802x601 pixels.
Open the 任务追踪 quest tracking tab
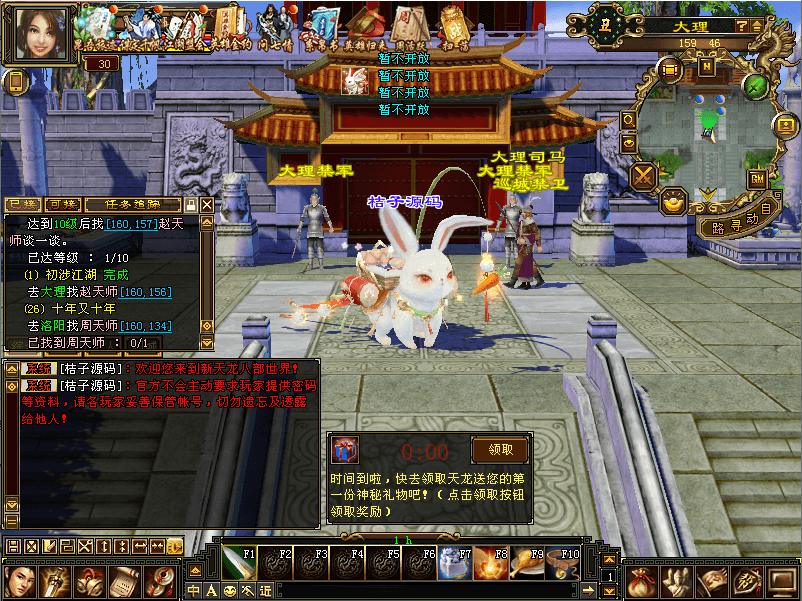(133, 205)
